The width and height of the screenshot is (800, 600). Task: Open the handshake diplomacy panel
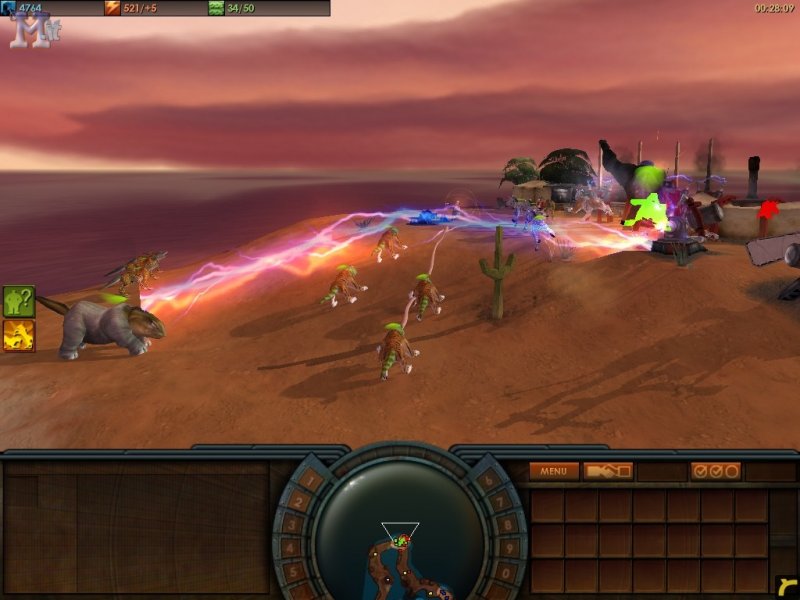[609, 471]
